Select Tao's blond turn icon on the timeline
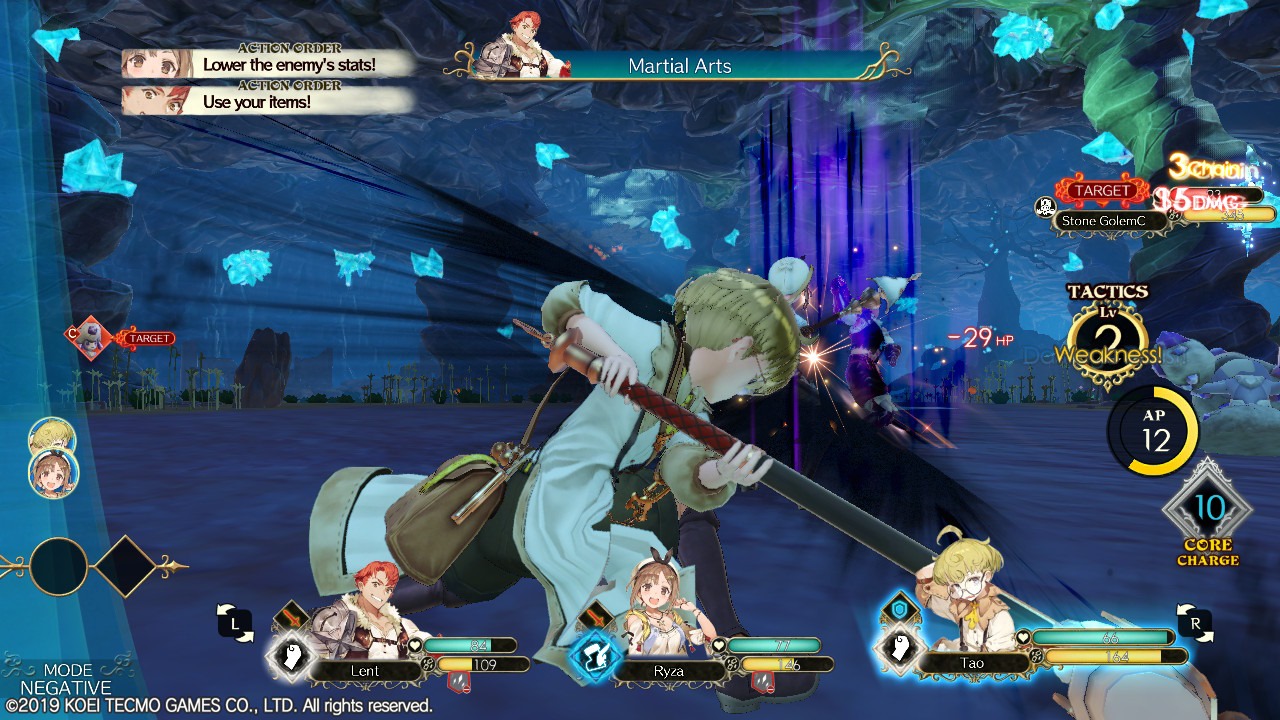This screenshot has height=720, width=1280. [x=51, y=438]
